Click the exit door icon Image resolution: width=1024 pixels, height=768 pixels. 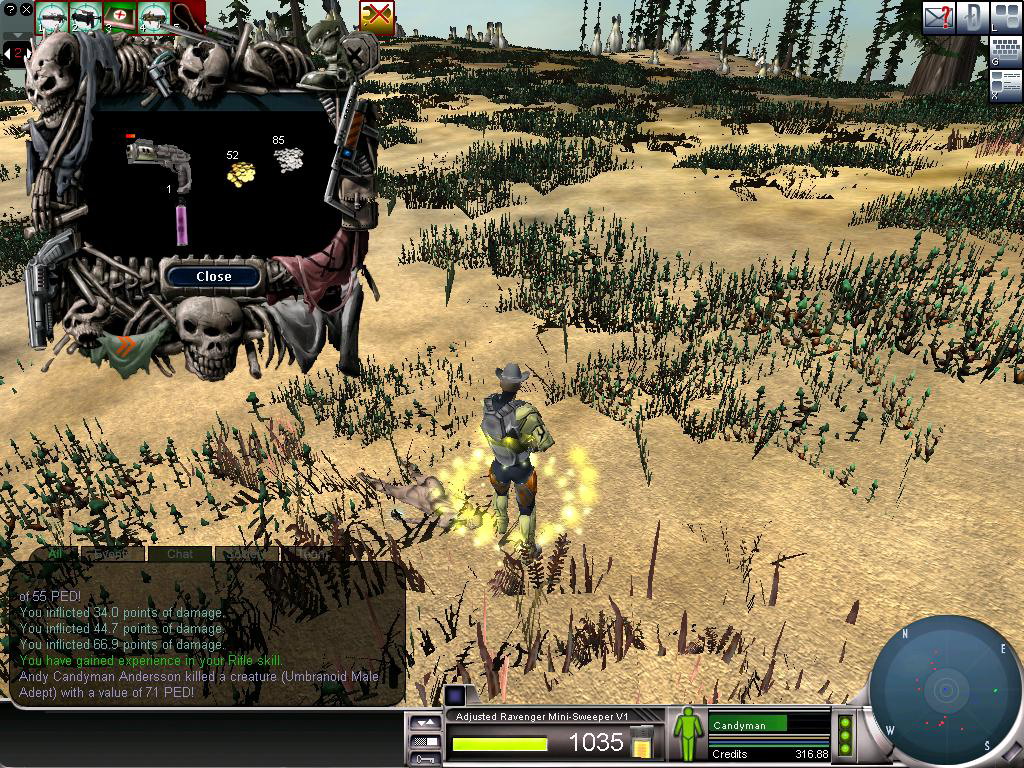point(974,17)
